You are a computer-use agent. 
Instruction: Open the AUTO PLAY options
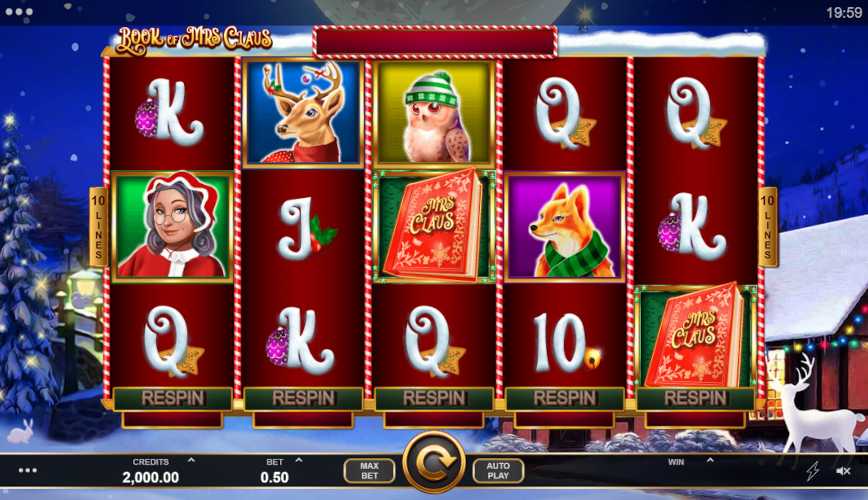(498, 470)
